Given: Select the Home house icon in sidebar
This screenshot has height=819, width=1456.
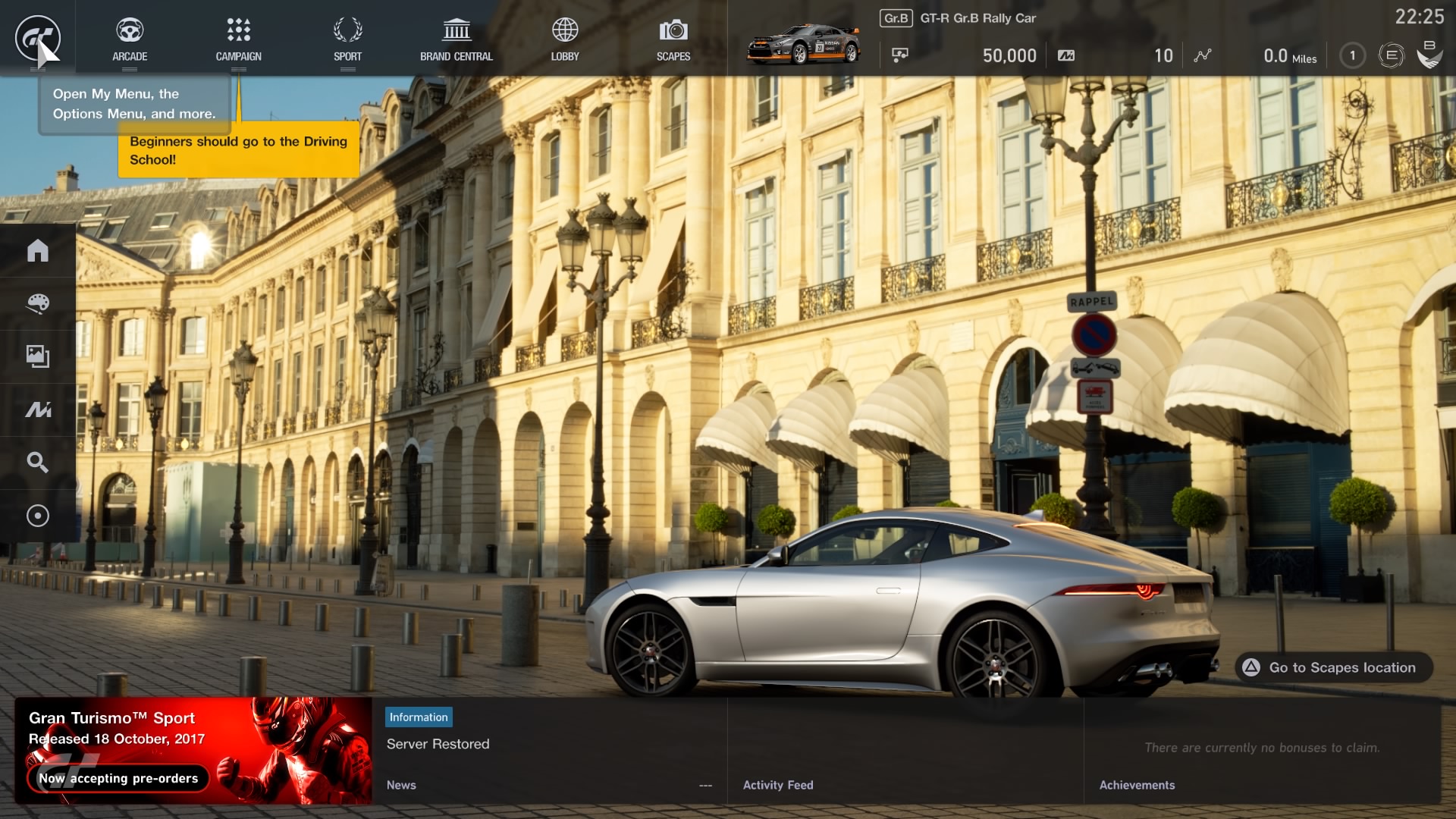Looking at the screenshot, I should (x=38, y=250).
